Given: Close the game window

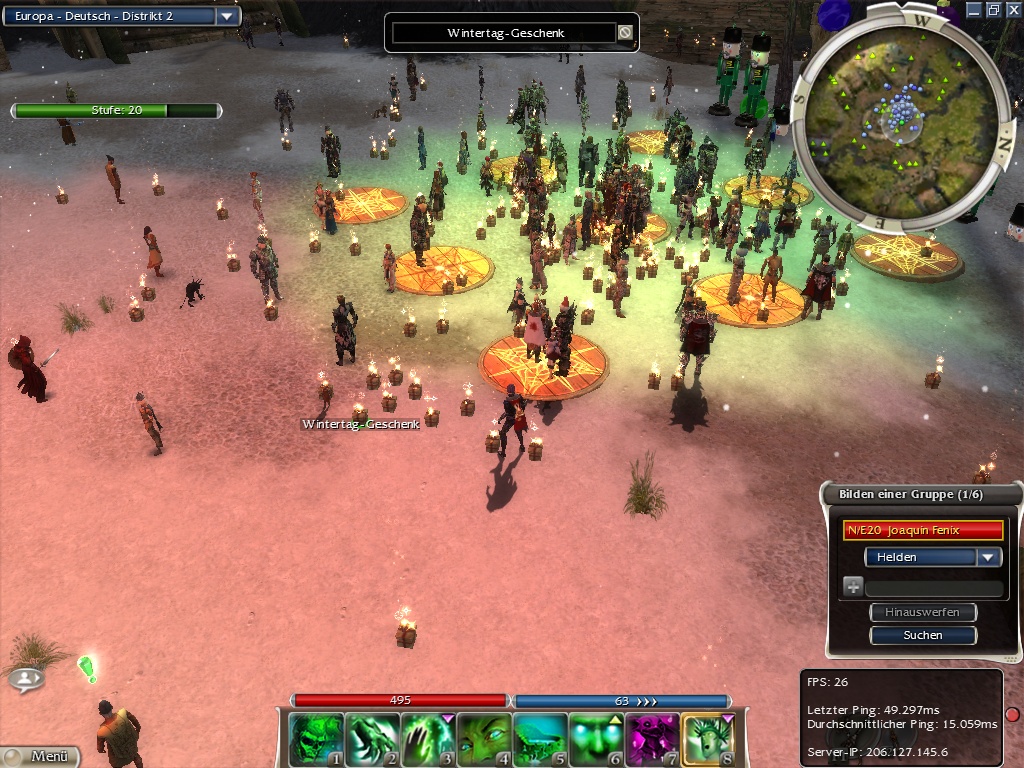Looking at the screenshot, I should tap(1013, 9).
